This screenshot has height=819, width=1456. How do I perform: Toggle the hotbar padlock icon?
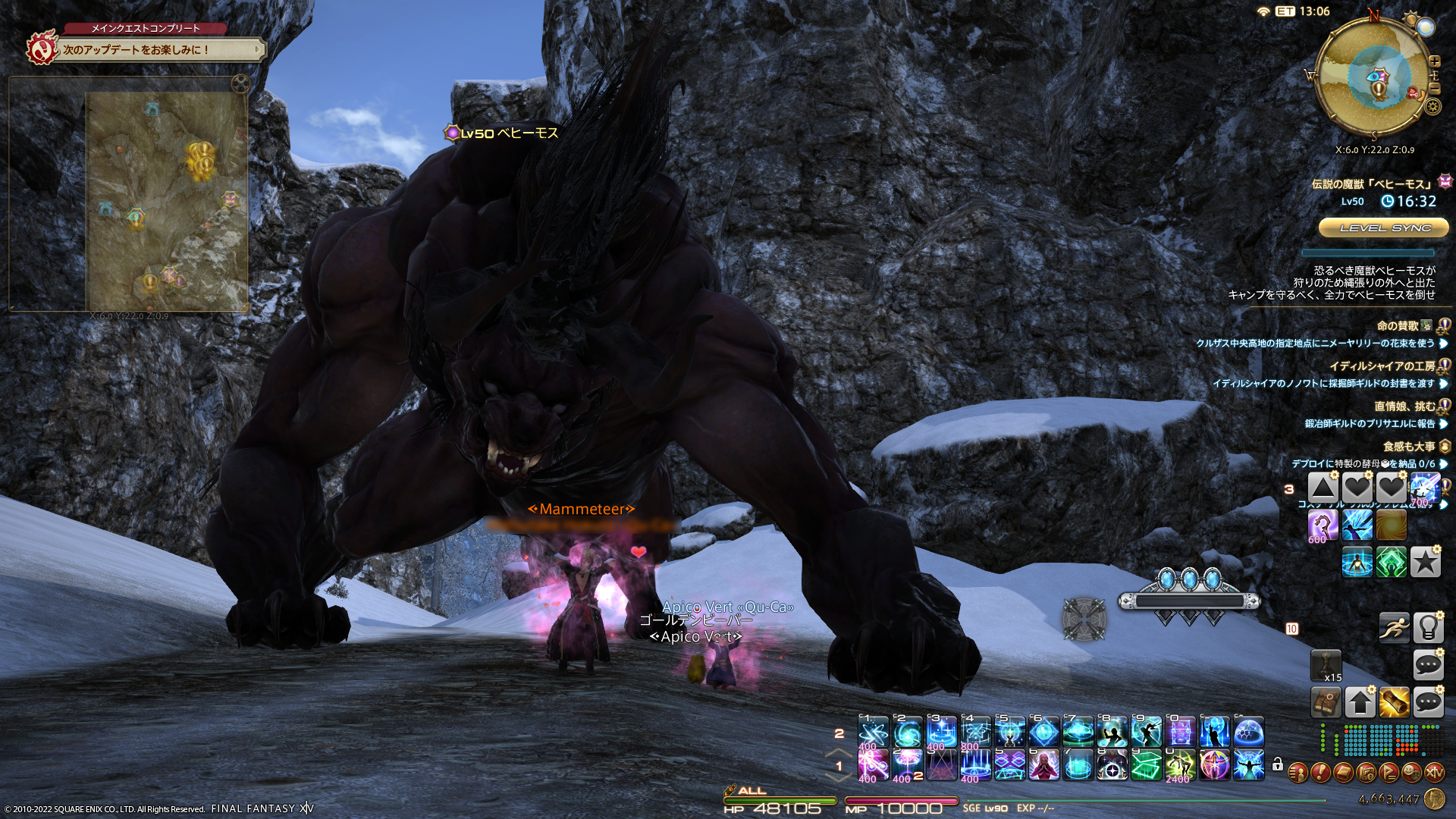pyautogui.click(x=1278, y=764)
